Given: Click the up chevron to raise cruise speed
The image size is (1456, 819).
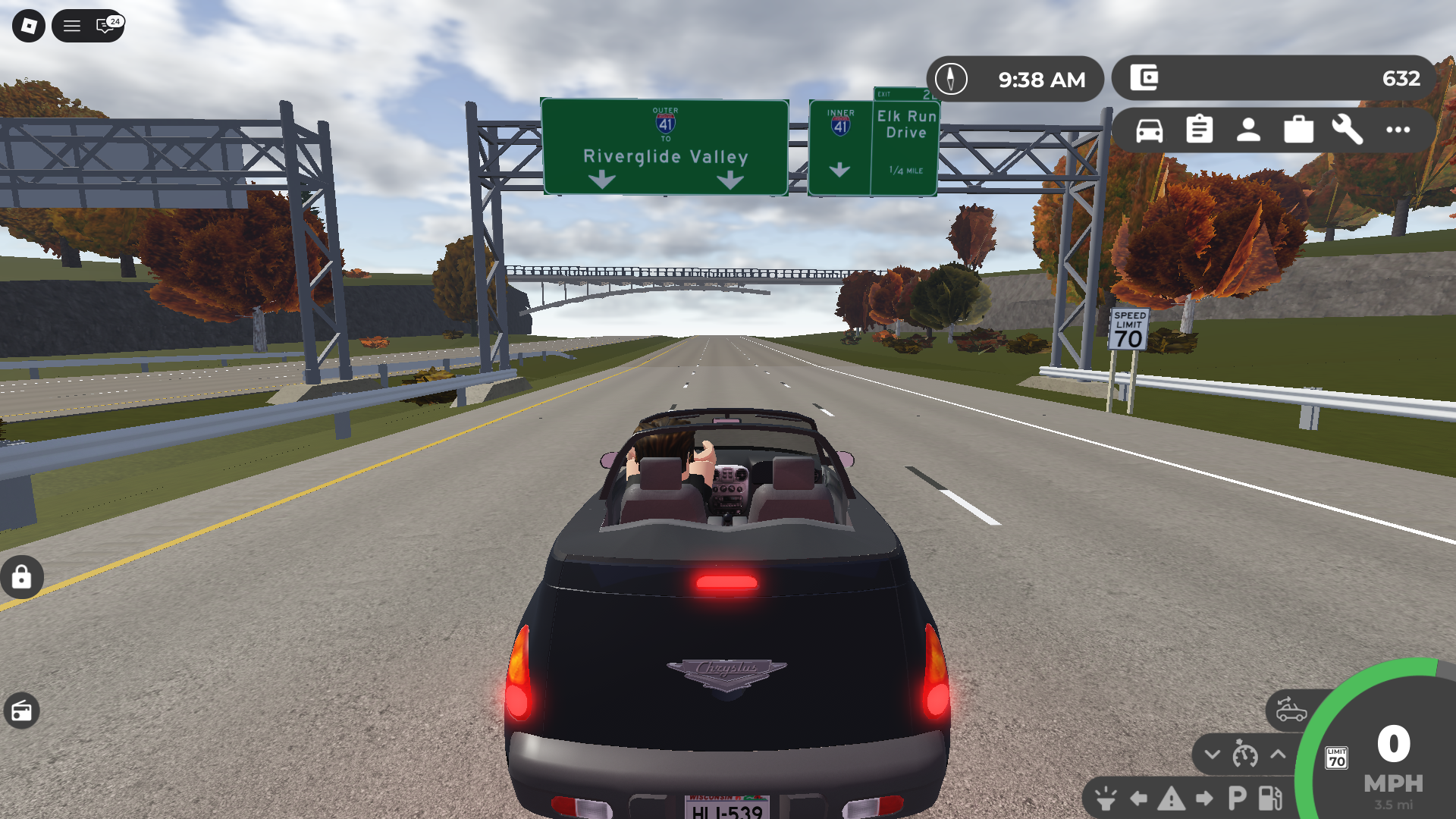Looking at the screenshot, I should 1276,755.
